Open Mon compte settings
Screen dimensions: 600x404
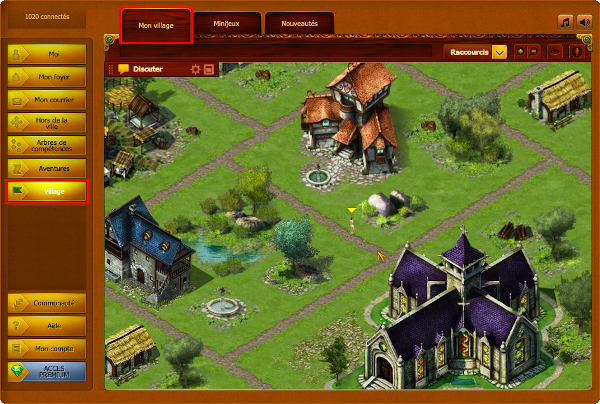coord(47,349)
